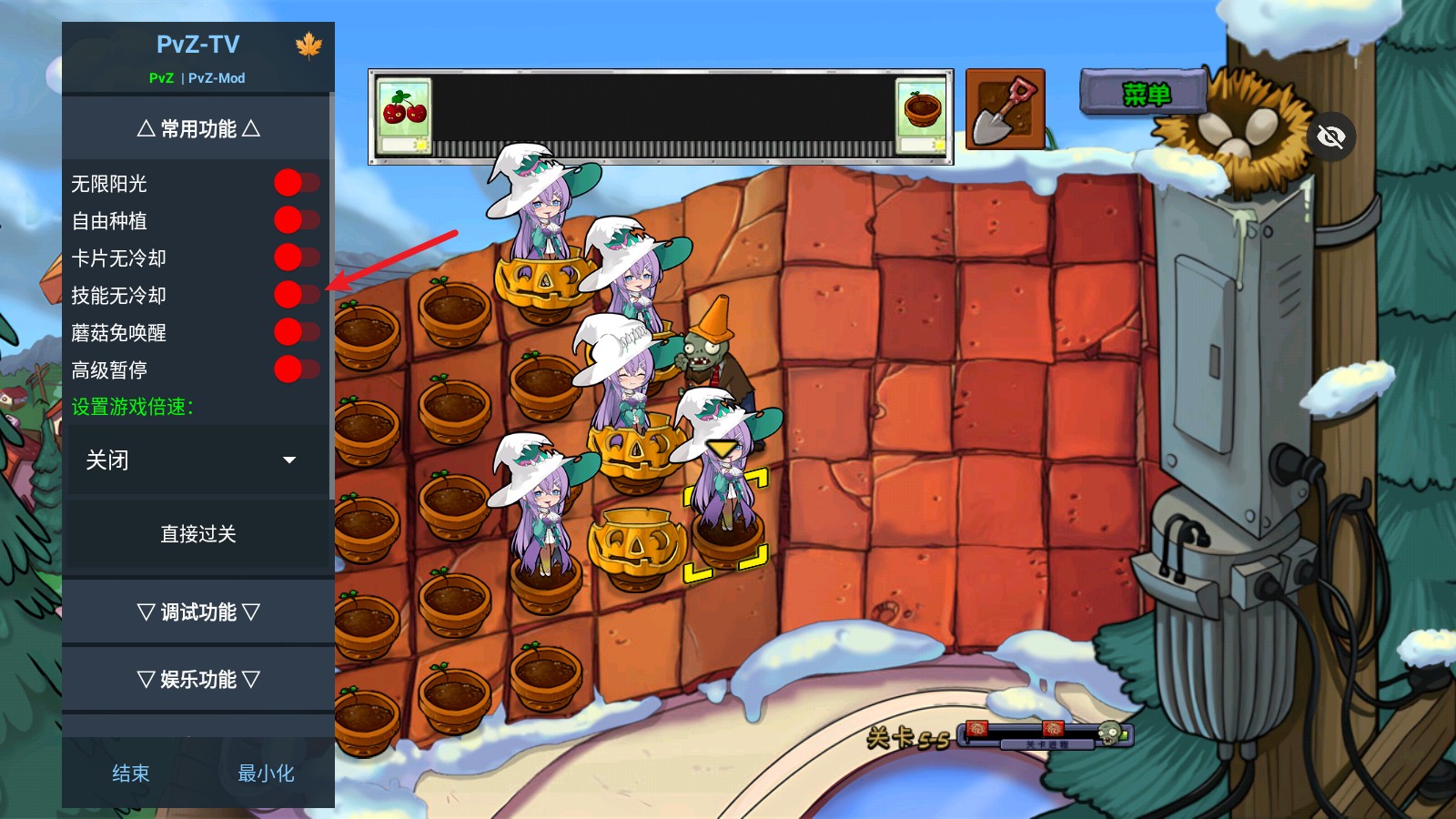
Task: Collapse the 常用功能 section
Action: tap(197, 129)
